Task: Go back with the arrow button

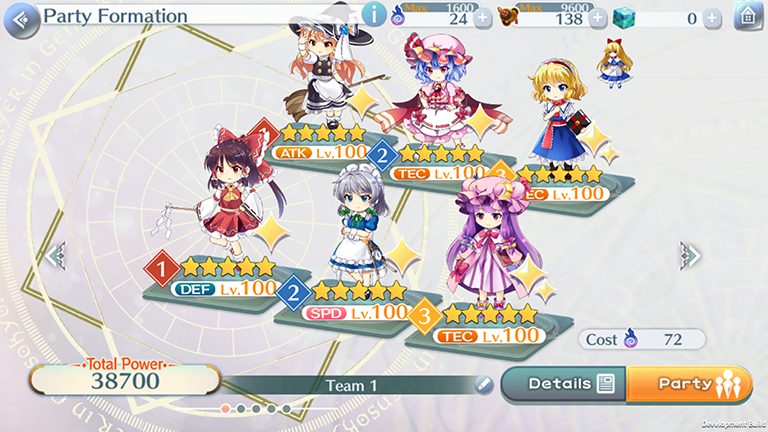Action: [22, 18]
